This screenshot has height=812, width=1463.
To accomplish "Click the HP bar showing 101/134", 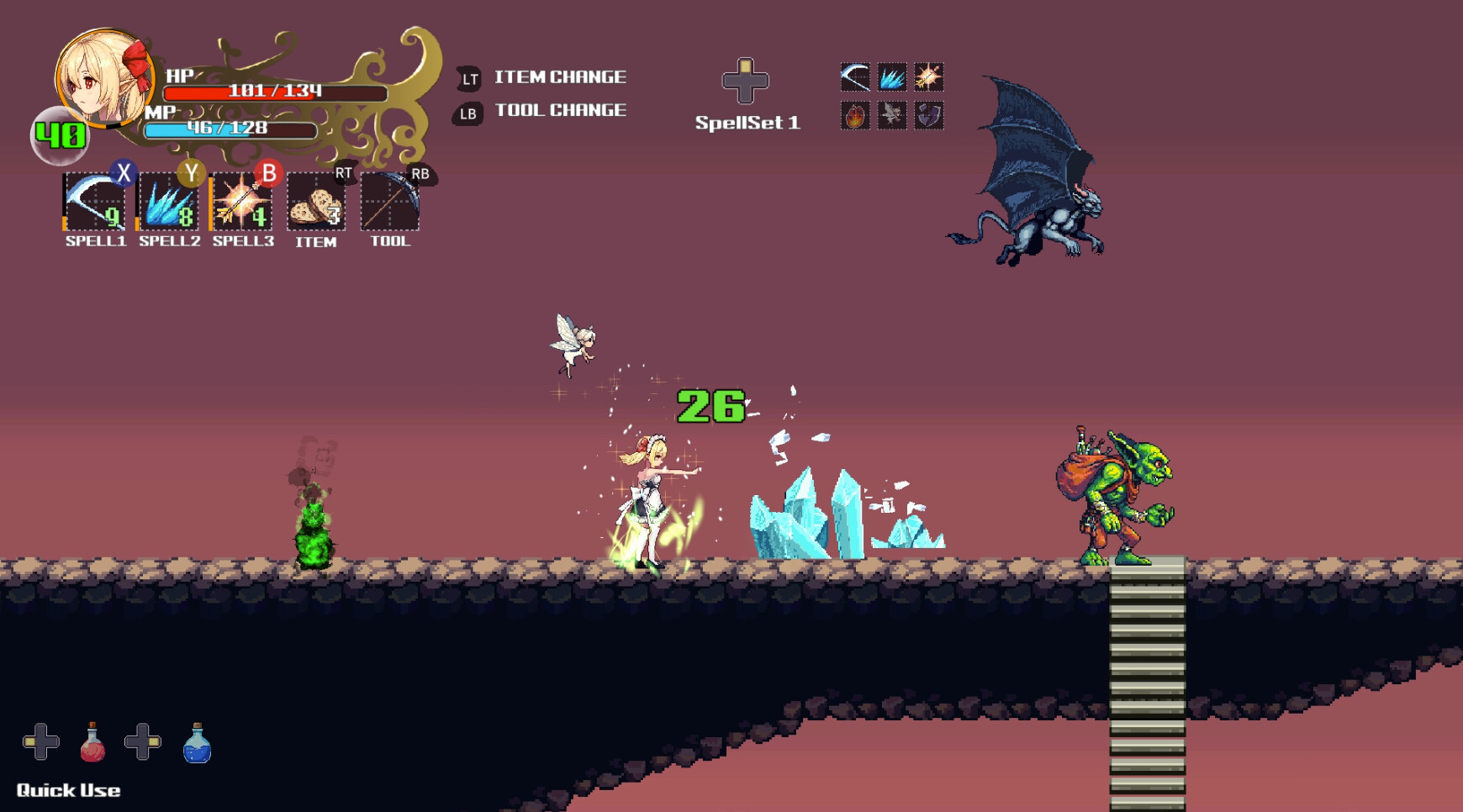I will 261,94.
